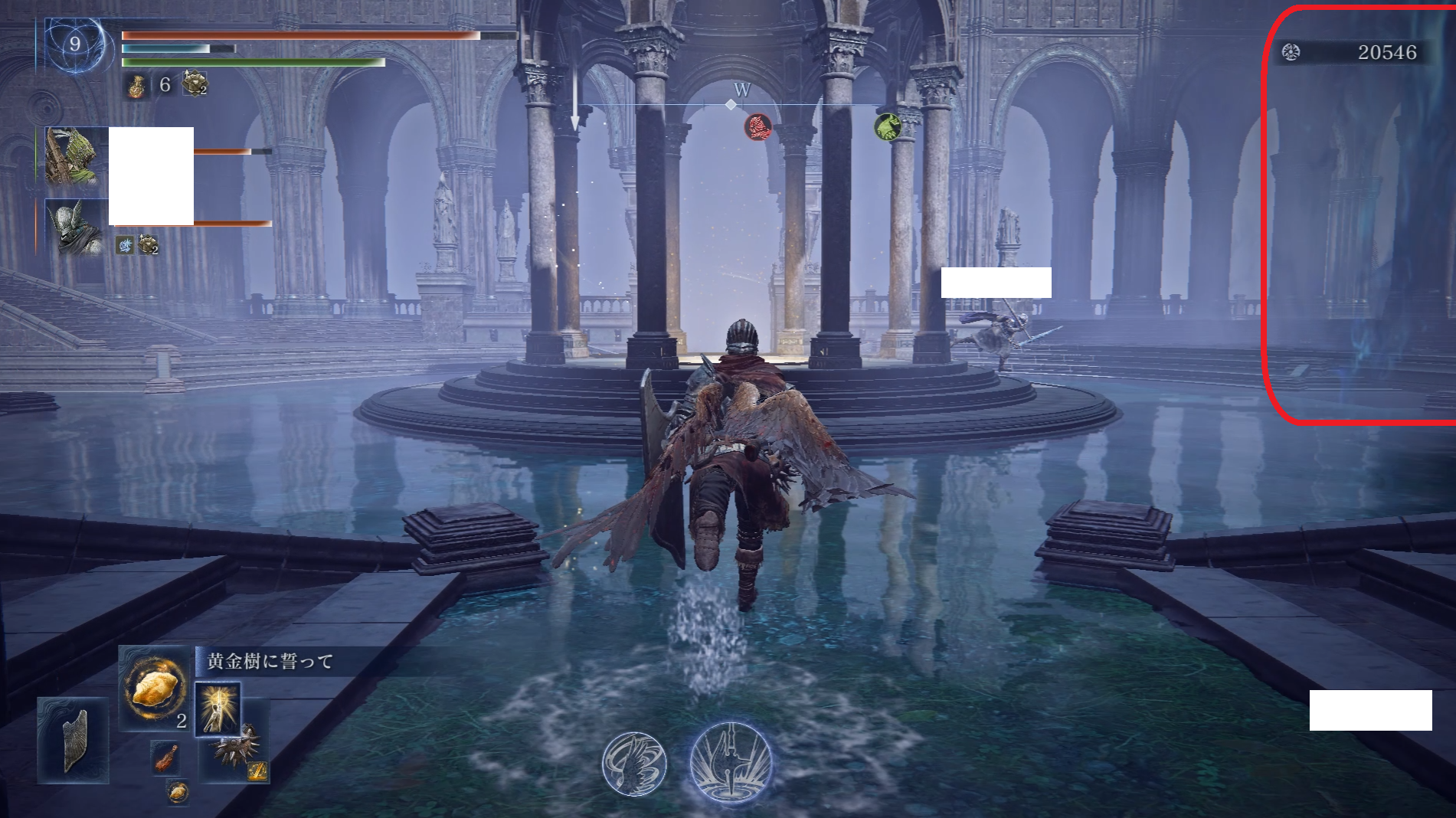Click the golden weapon skill badge

tap(257, 771)
